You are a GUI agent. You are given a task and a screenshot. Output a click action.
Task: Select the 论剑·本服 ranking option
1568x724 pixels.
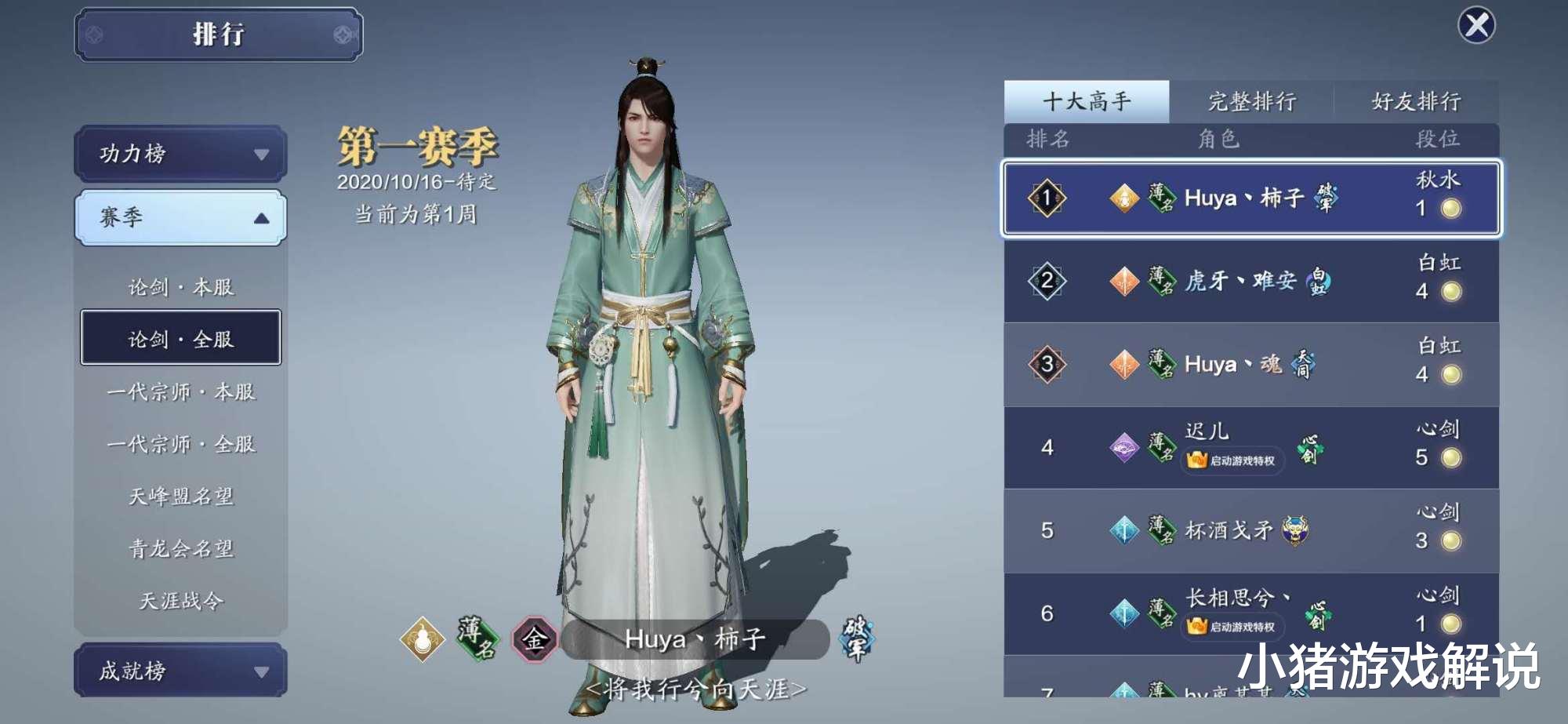pyautogui.click(x=180, y=287)
